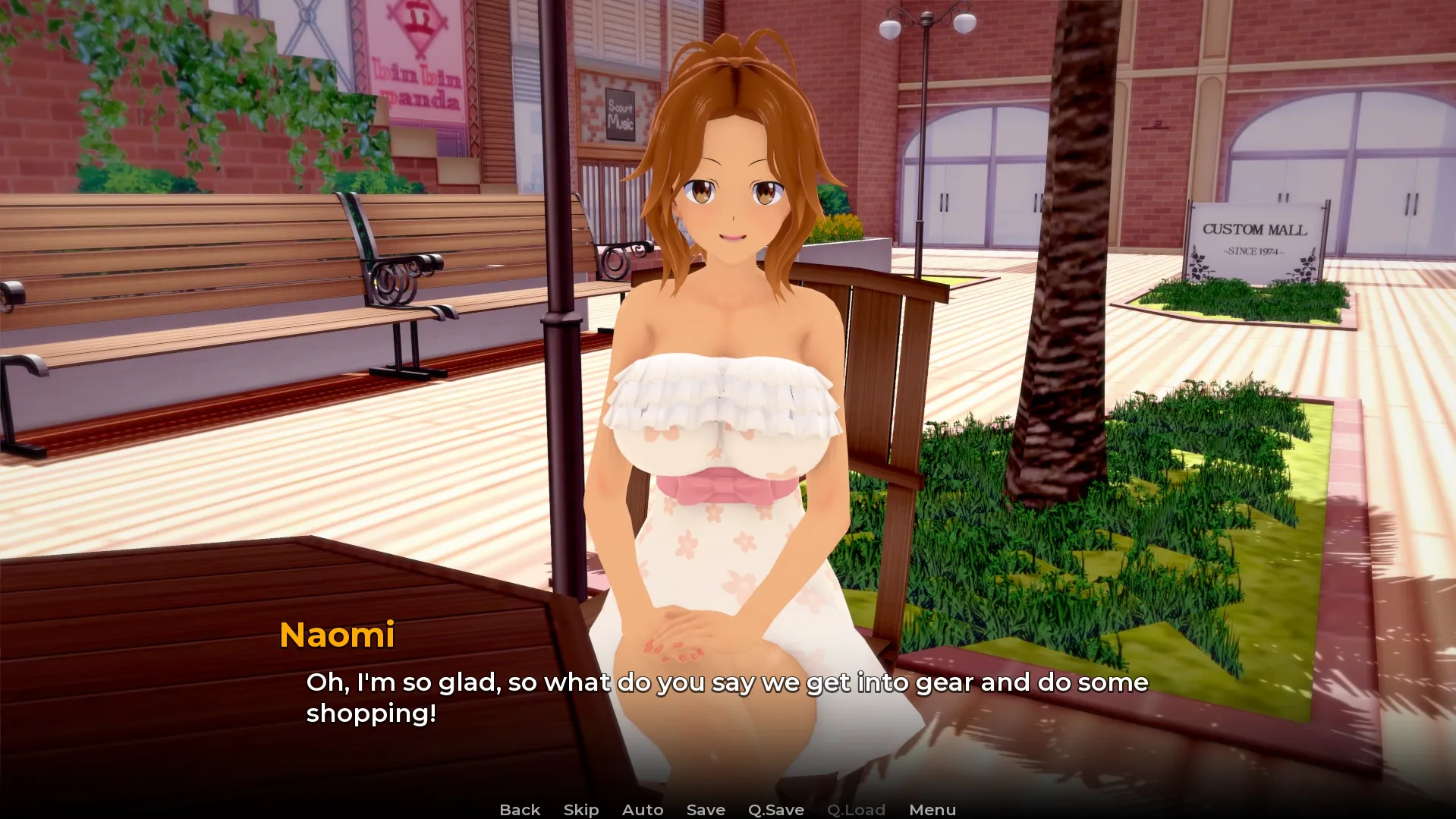Quick save with the Q.Save button

tap(776, 810)
